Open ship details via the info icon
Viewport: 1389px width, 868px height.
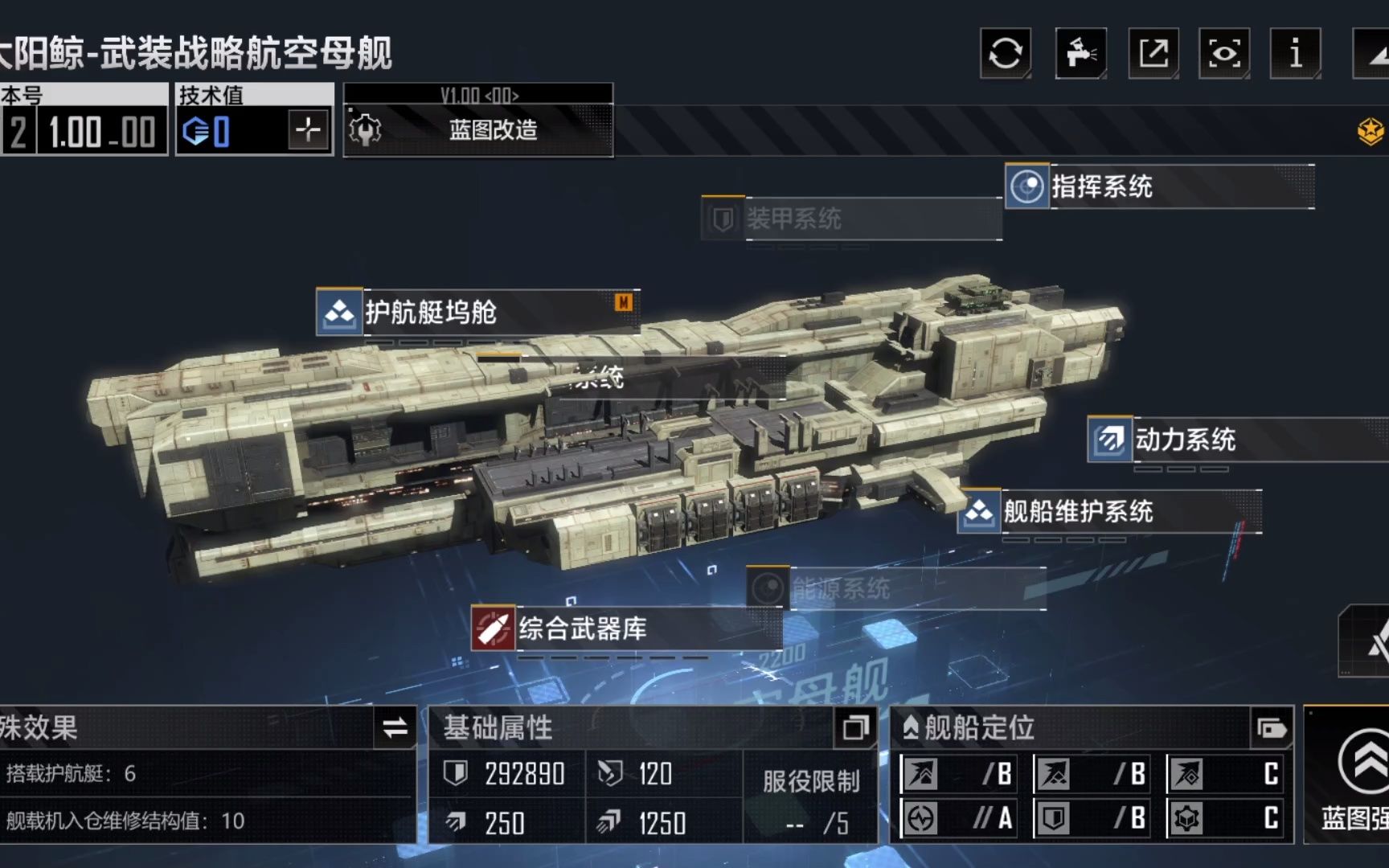click(x=1294, y=52)
